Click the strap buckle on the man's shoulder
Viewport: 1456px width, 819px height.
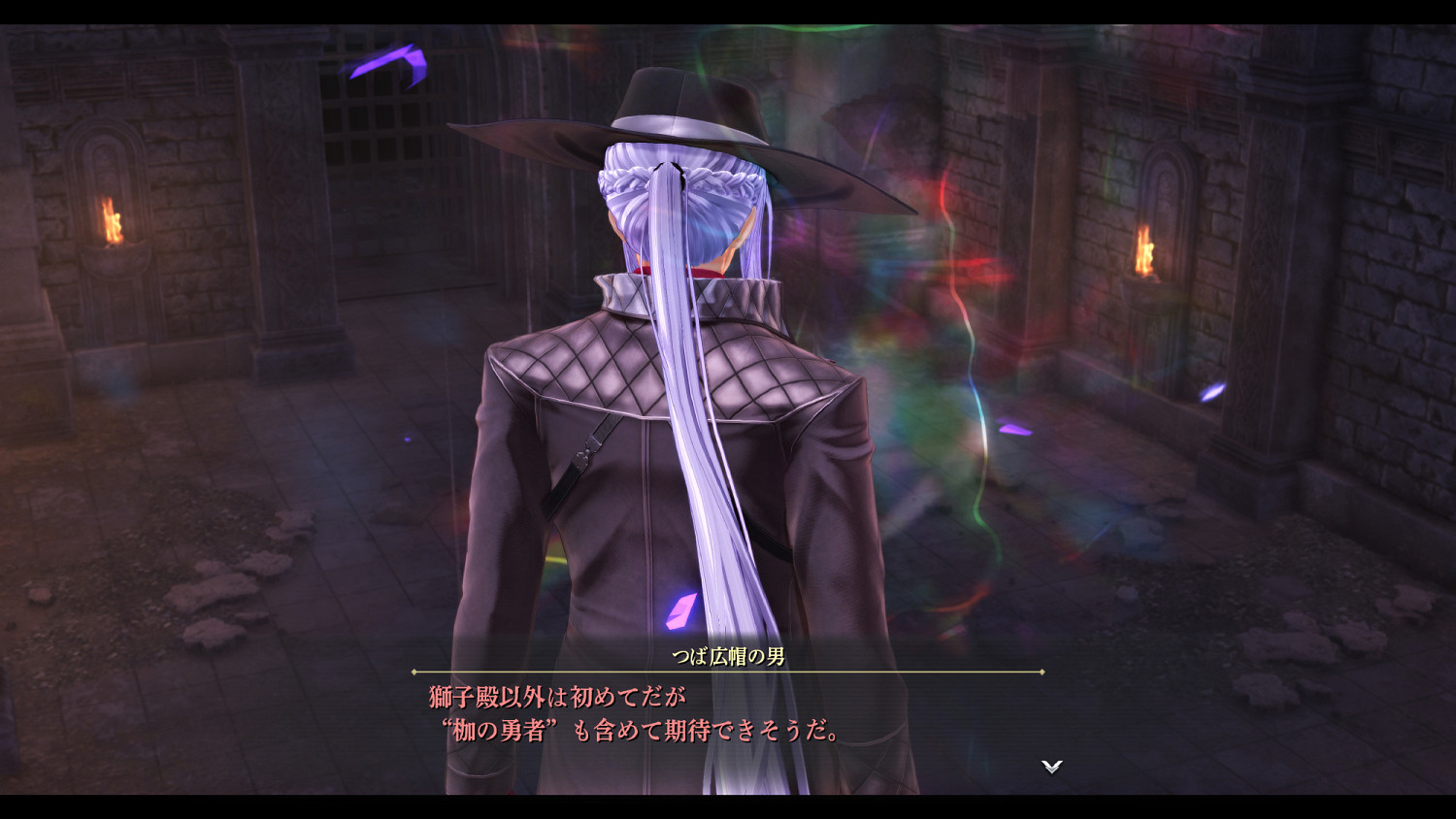(x=583, y=454)
